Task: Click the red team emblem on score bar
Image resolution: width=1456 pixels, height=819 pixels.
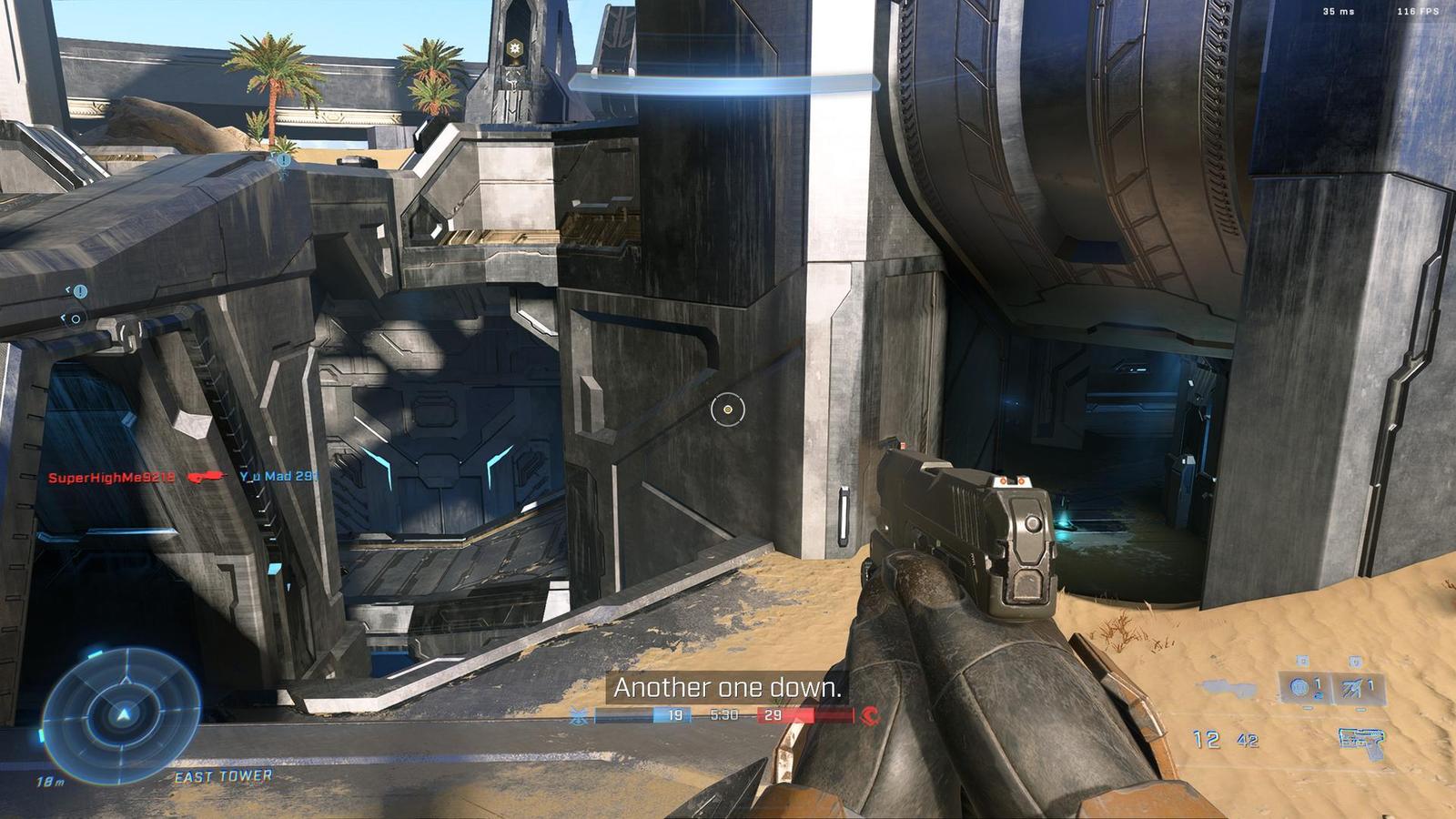Action: point(870,716)
